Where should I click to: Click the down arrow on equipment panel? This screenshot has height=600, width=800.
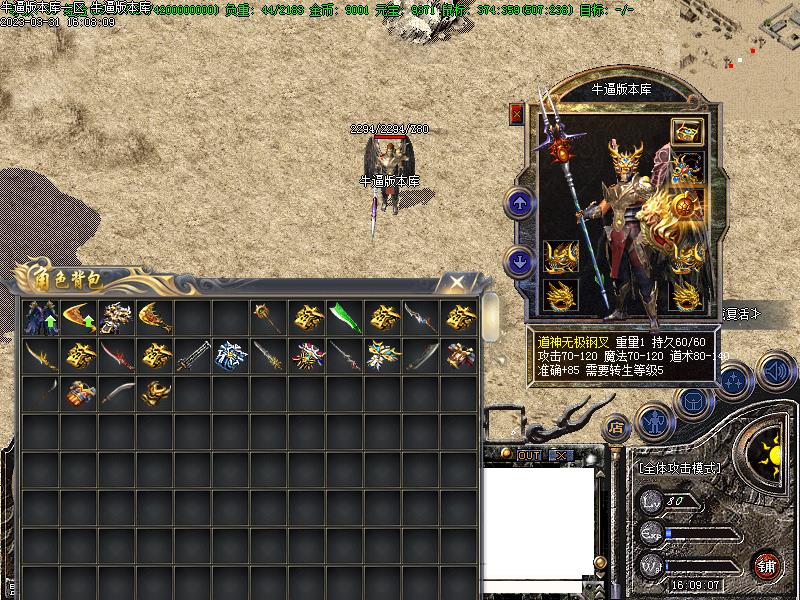(519, 260)
